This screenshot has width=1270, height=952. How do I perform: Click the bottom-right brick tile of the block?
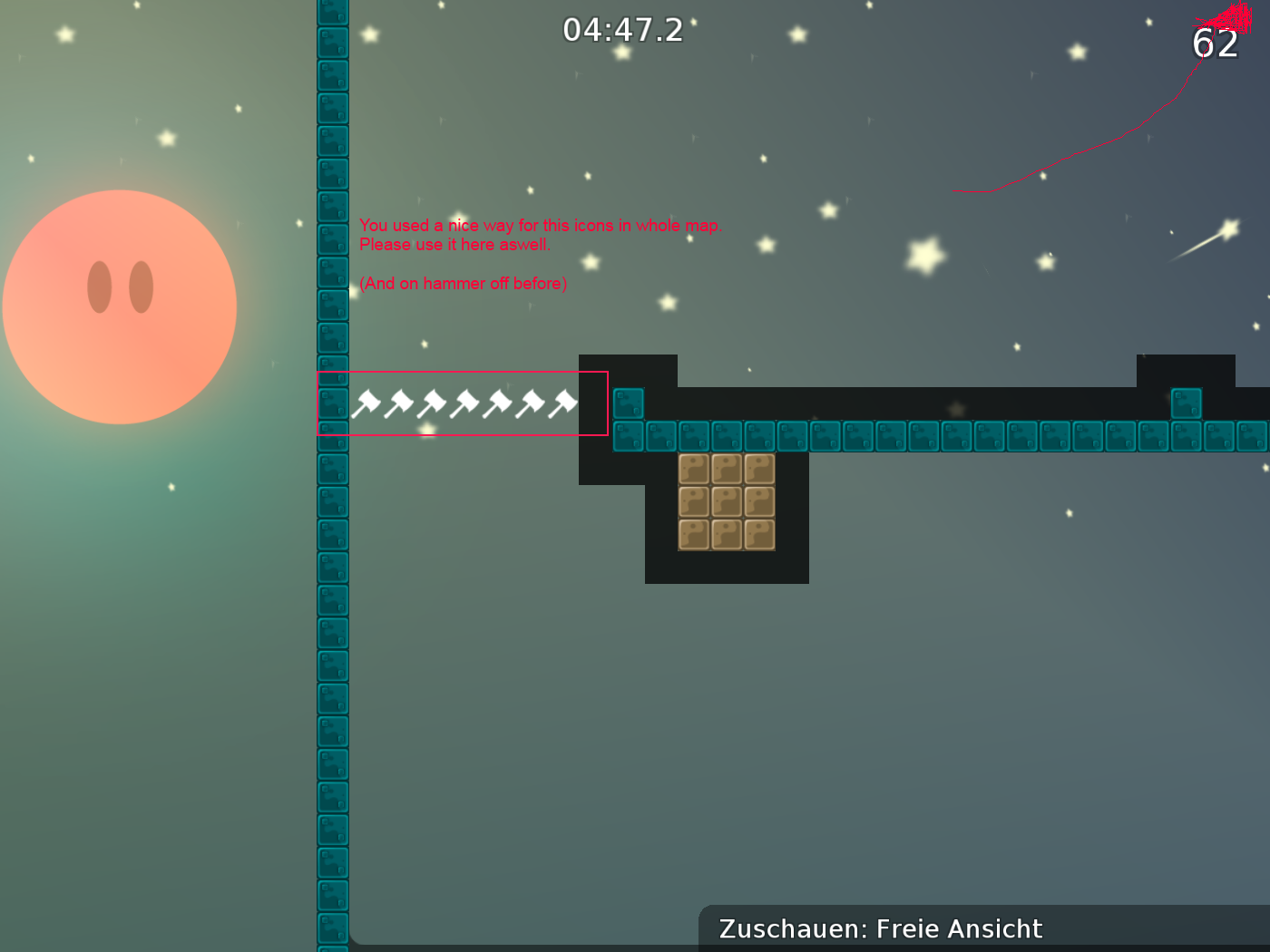758,534
